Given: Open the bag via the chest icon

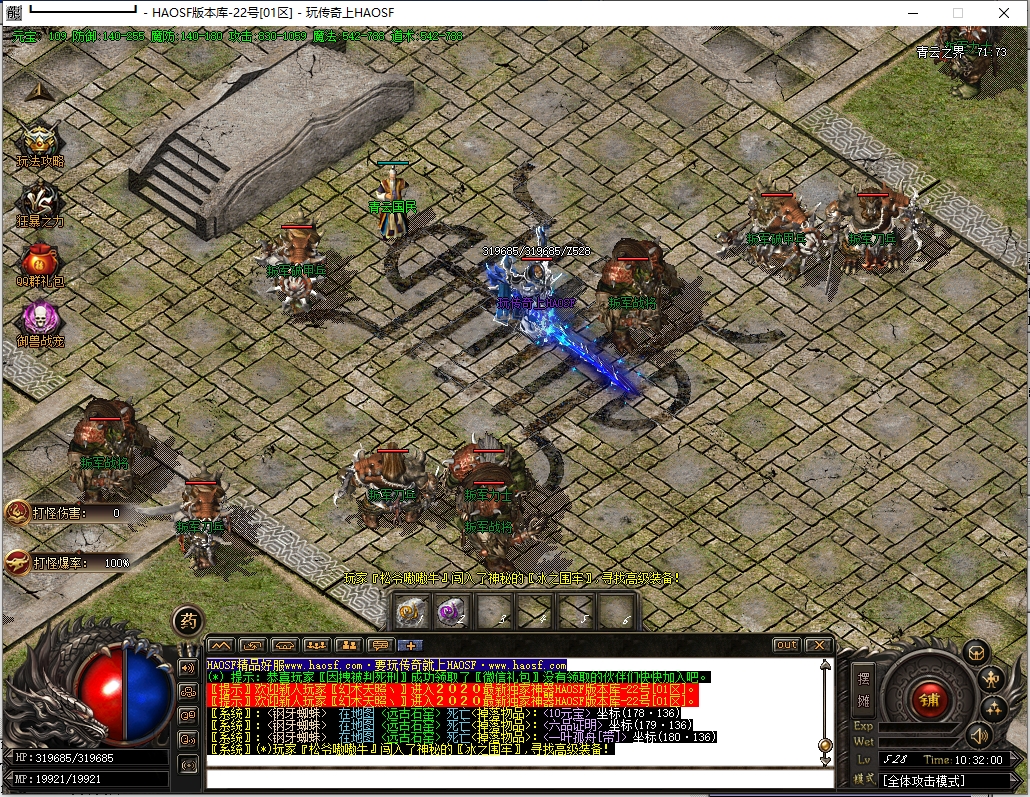Looking at the screenshot, I should pyautogui.click(x=975, y=653).
